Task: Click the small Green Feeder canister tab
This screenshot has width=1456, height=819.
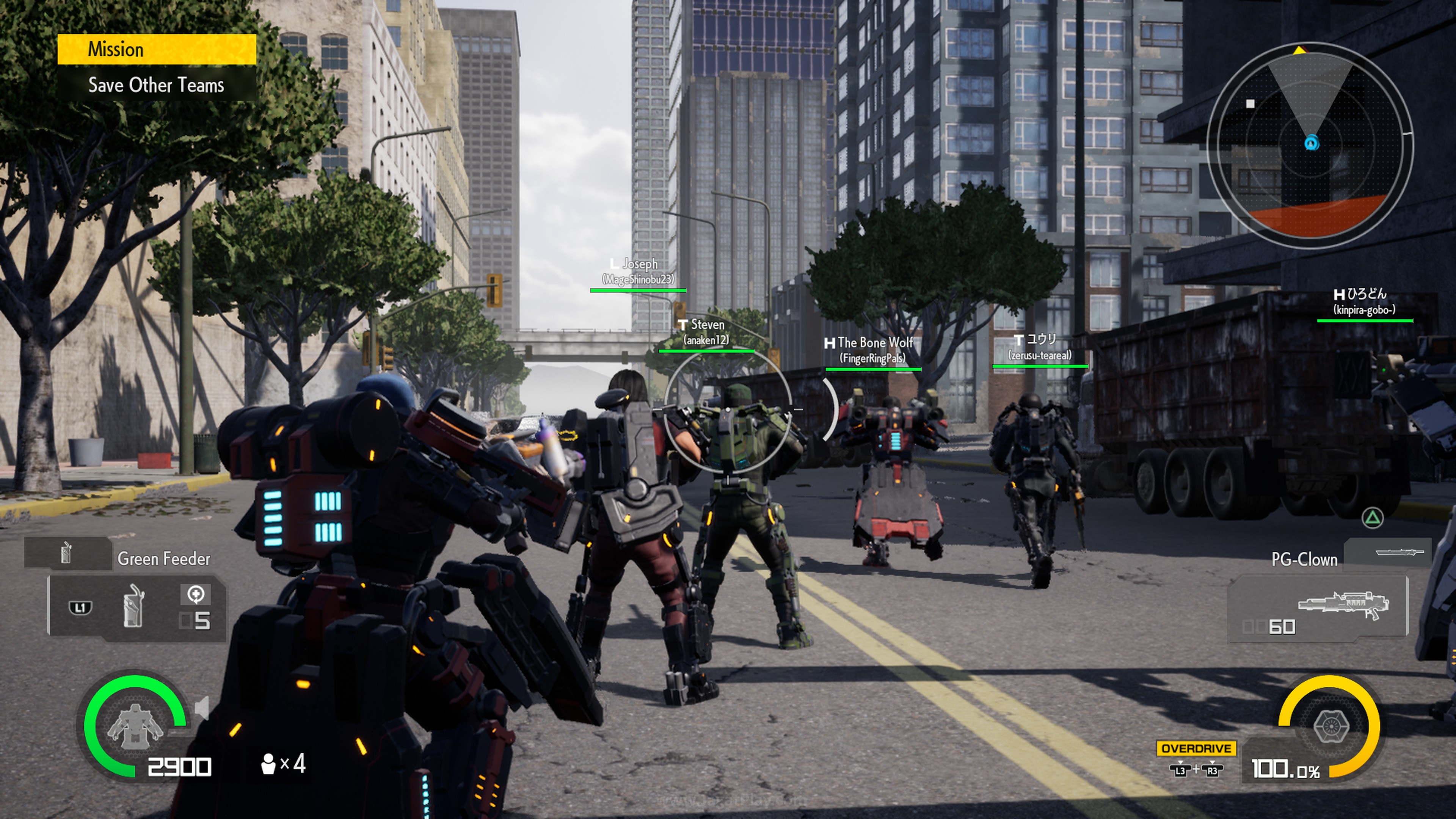Action: (x=67, y=553)
